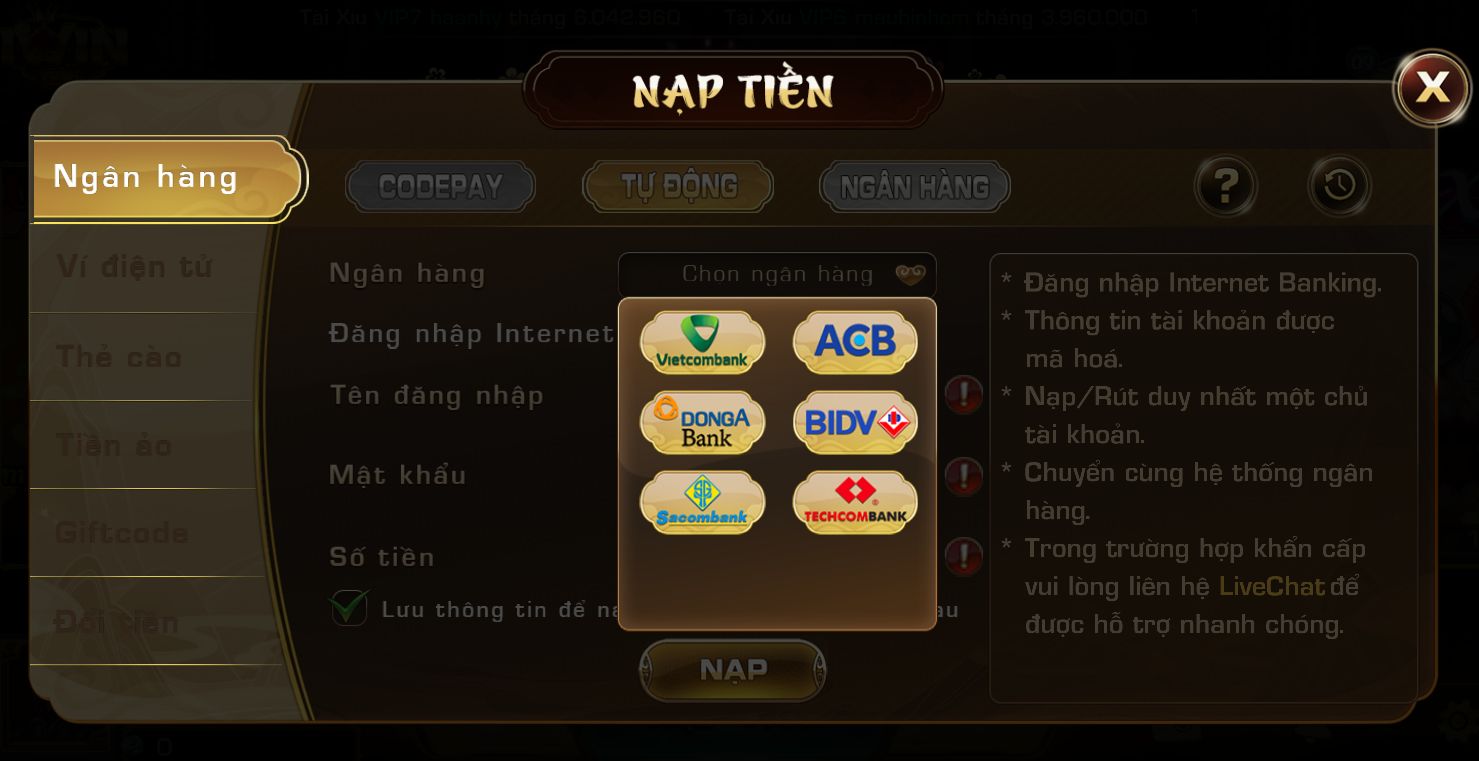Select the BIDV bank logo
The height and width of the screenshot is (761, 1479).
(854, 422)
